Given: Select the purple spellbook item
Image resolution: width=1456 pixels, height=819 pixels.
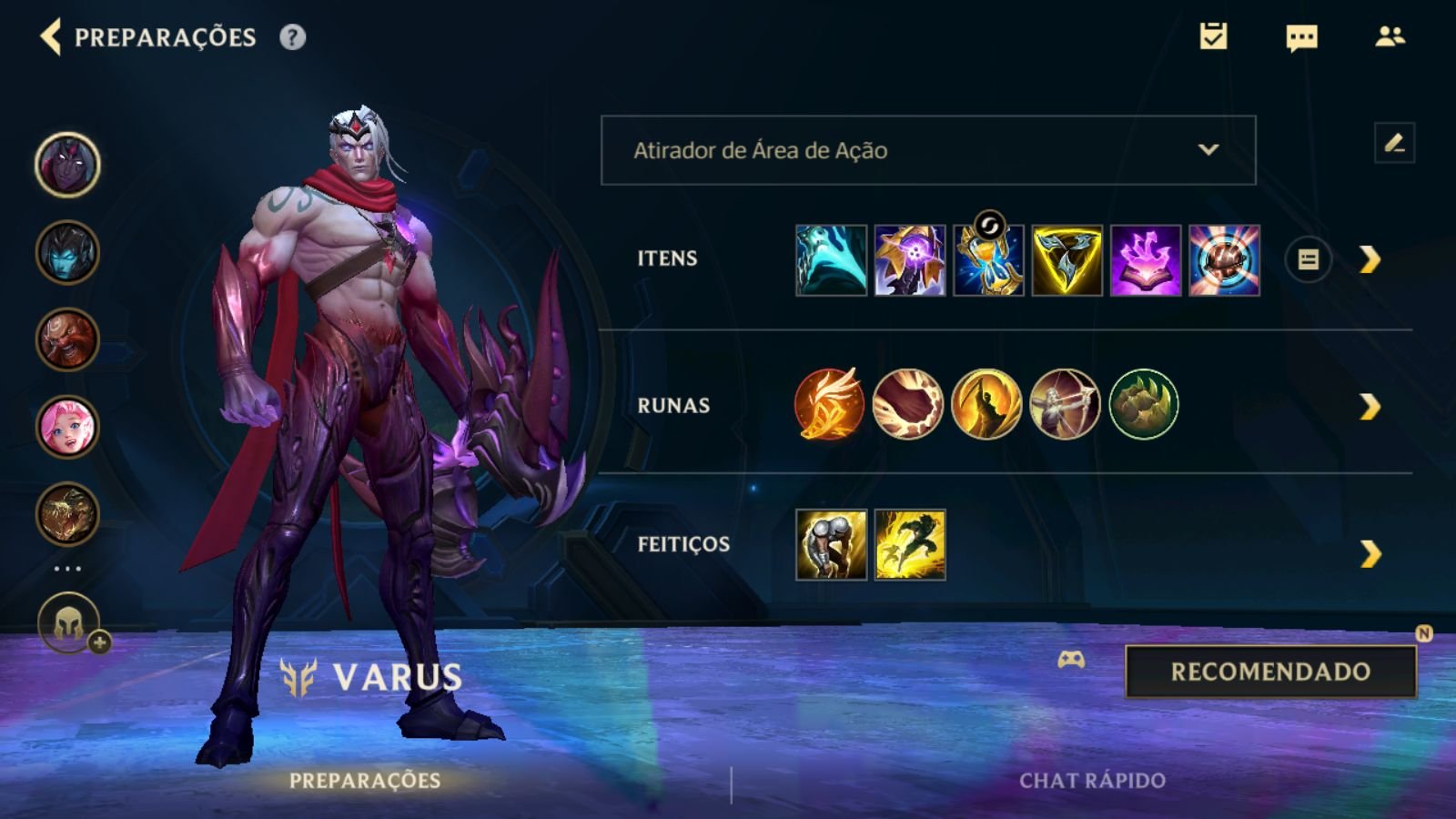Looking at the screenshot, I should coord(1146,261).
